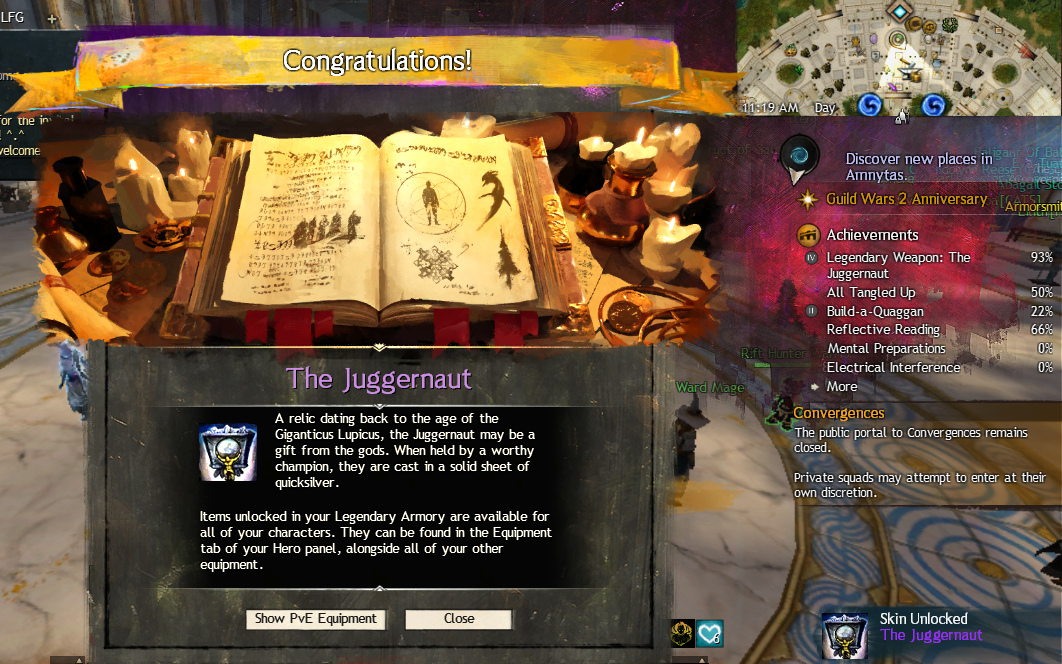Select the Build-a-Quaggan achievement

click(875, 311)
